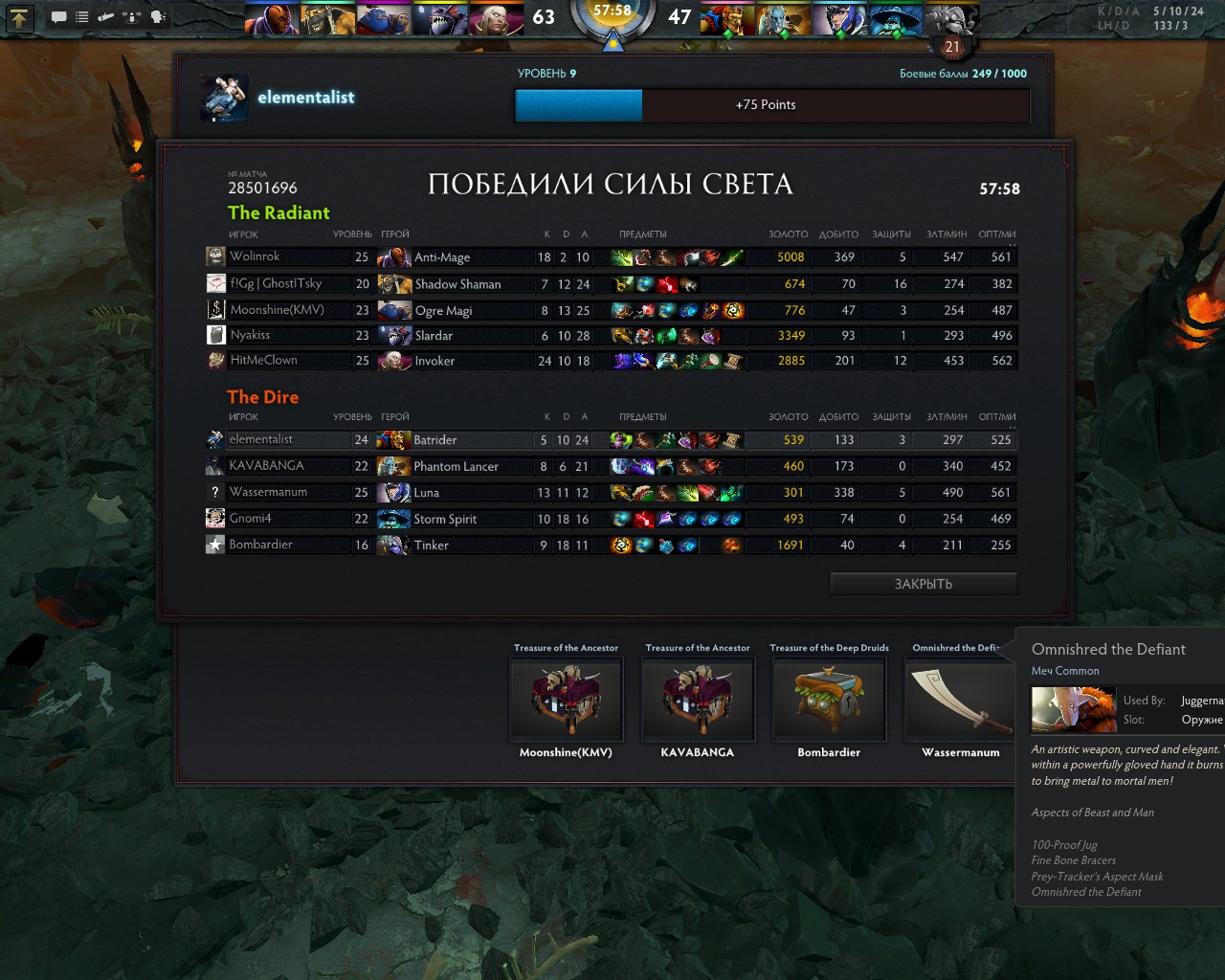This screenshot has width=1225, height=980.
Task: Select Tinker portrait in top bar
Action: 951,18
